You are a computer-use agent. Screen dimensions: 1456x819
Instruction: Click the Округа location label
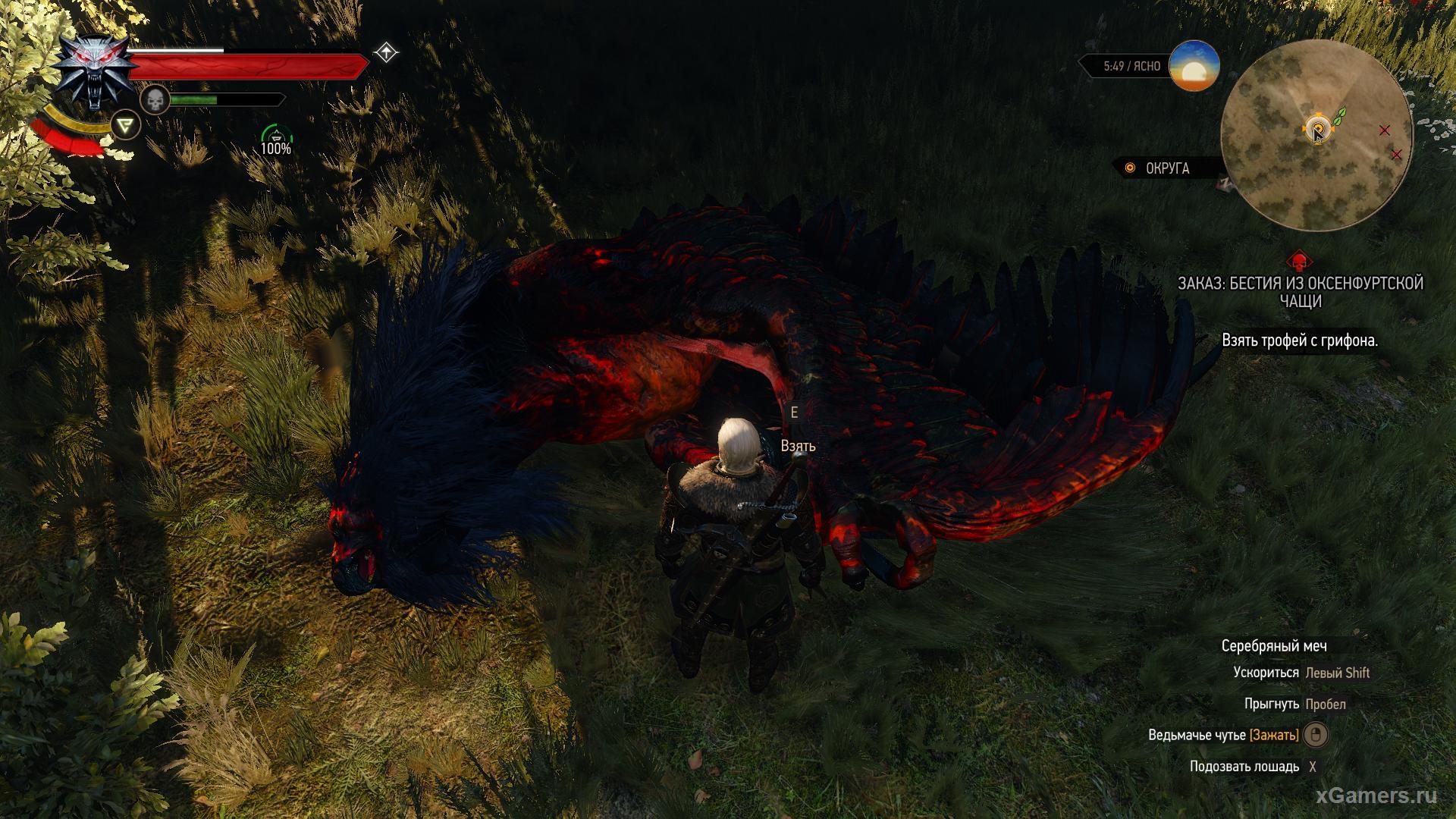[x=1167, y=168]
